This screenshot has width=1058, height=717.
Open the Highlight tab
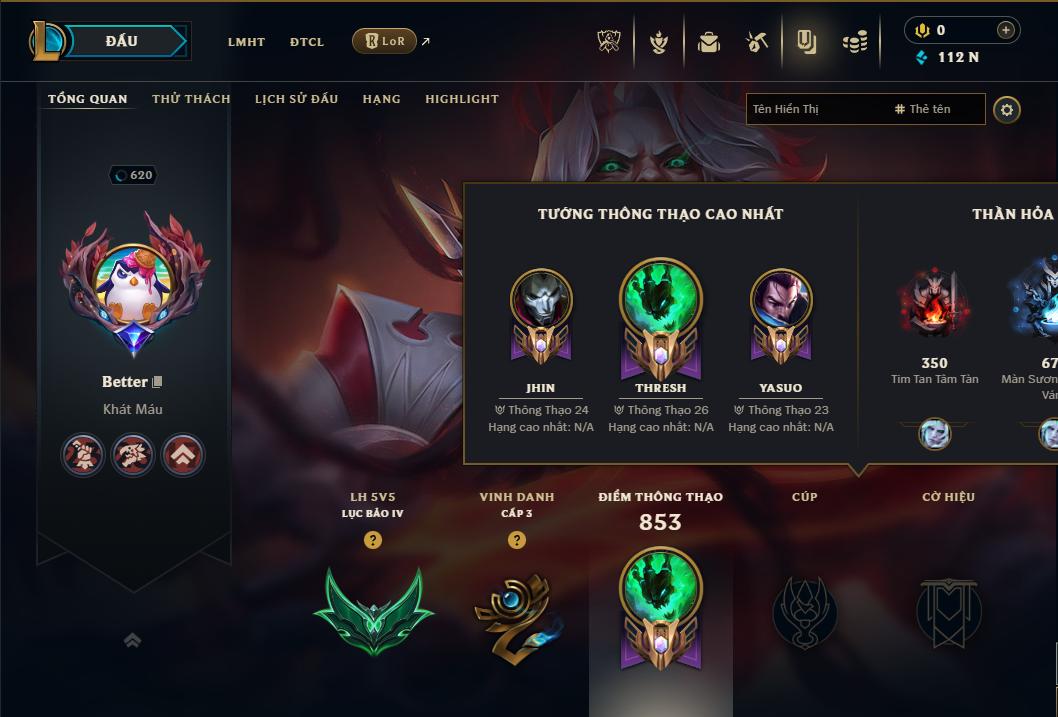pos(461,99)
